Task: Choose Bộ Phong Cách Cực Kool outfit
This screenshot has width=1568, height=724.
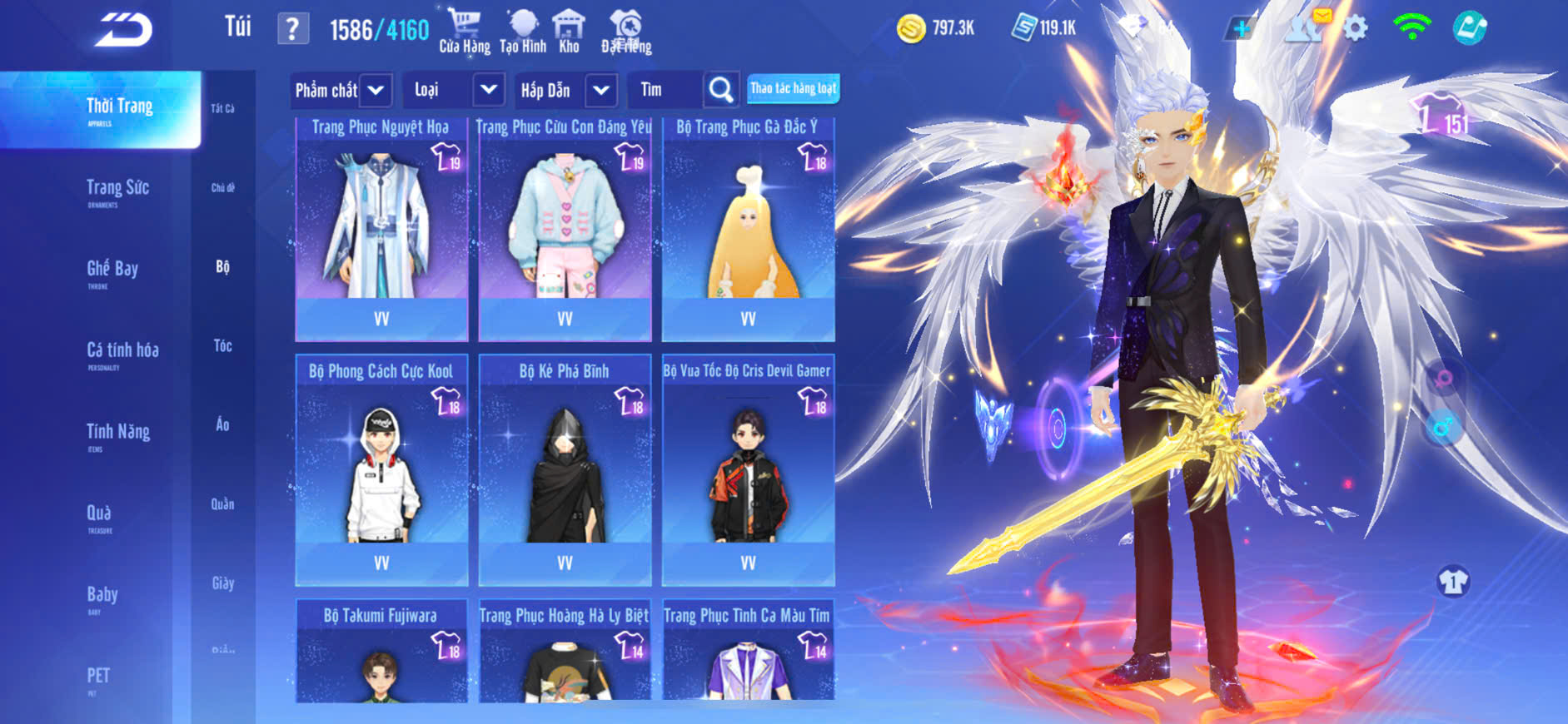Action: (381, 471)
